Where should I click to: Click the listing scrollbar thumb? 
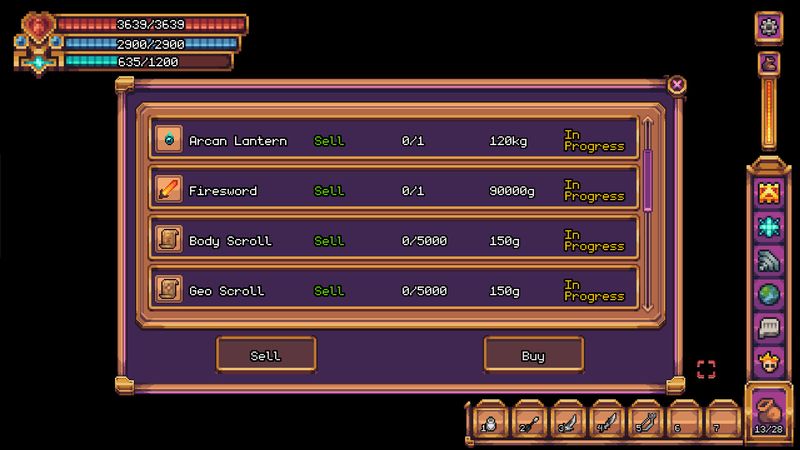(x=648, y=180)
